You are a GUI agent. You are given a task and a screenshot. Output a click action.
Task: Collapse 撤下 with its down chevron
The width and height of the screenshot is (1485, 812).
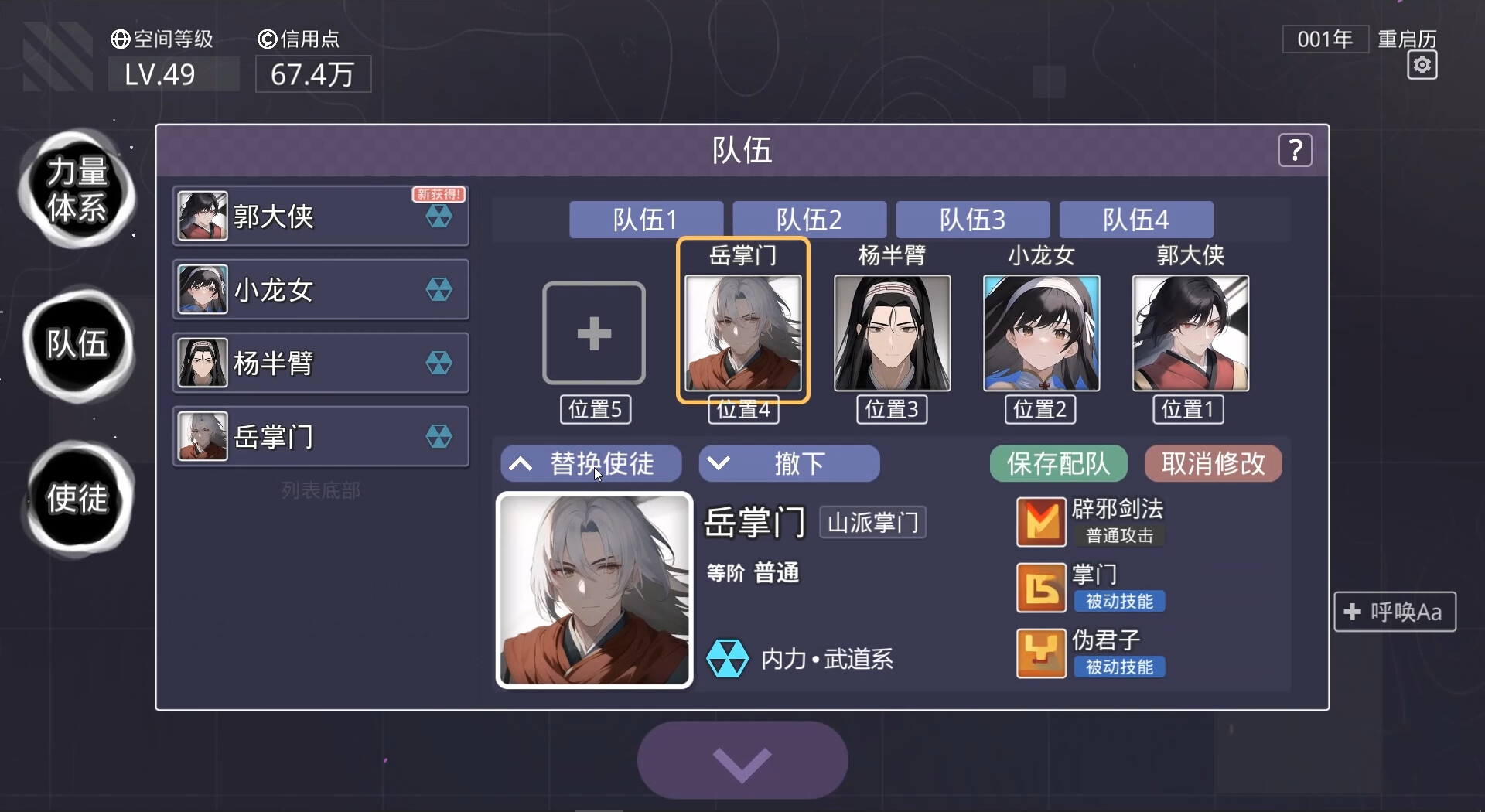pos(719,463)
